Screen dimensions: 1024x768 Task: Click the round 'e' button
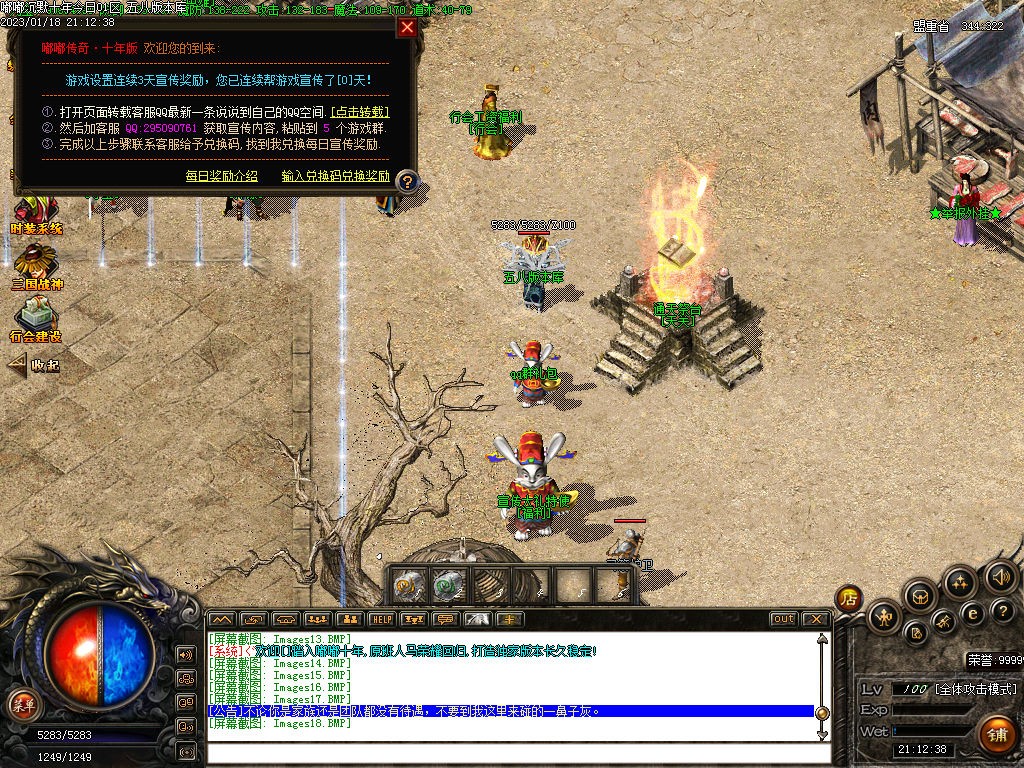tap(972, 613)
